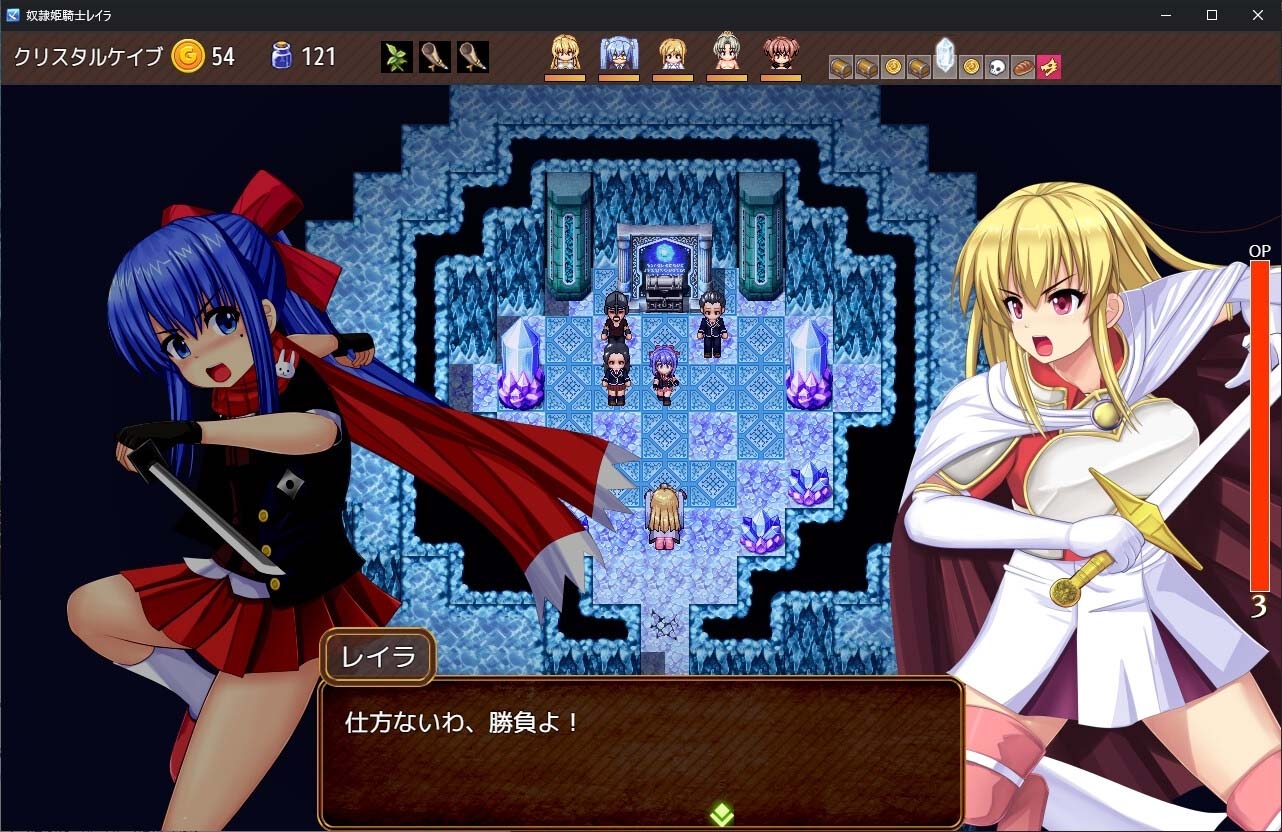Click the クリスタルケイブ location label

coord(88,57)
